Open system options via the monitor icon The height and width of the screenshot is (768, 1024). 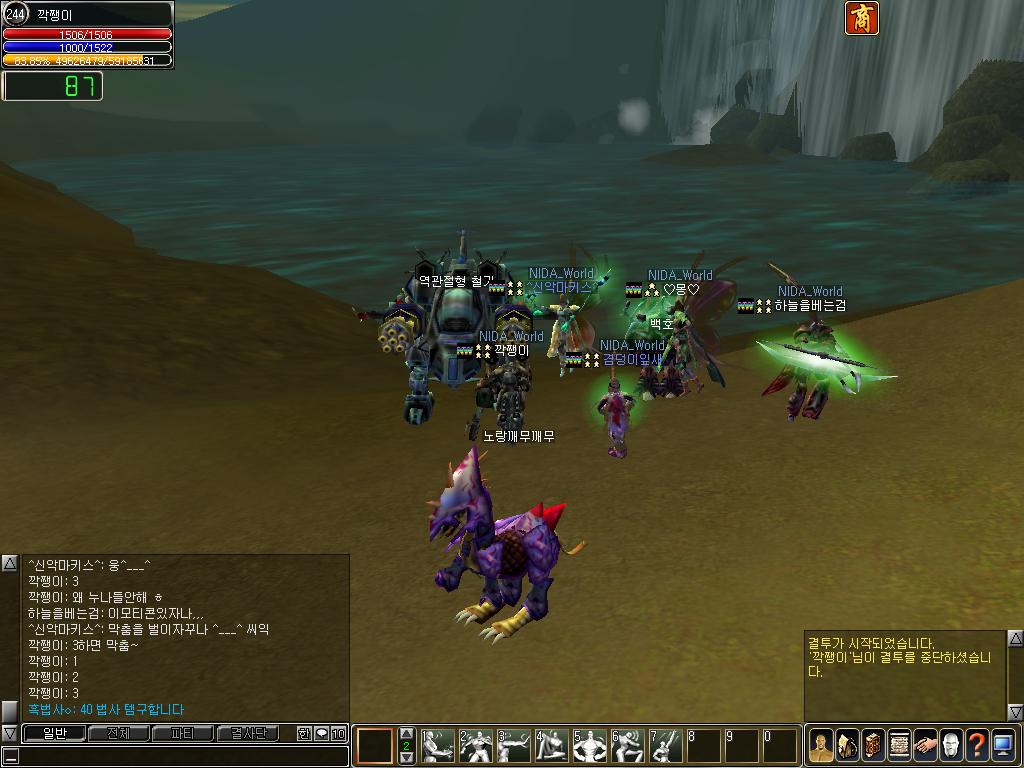coord(1003,746)
